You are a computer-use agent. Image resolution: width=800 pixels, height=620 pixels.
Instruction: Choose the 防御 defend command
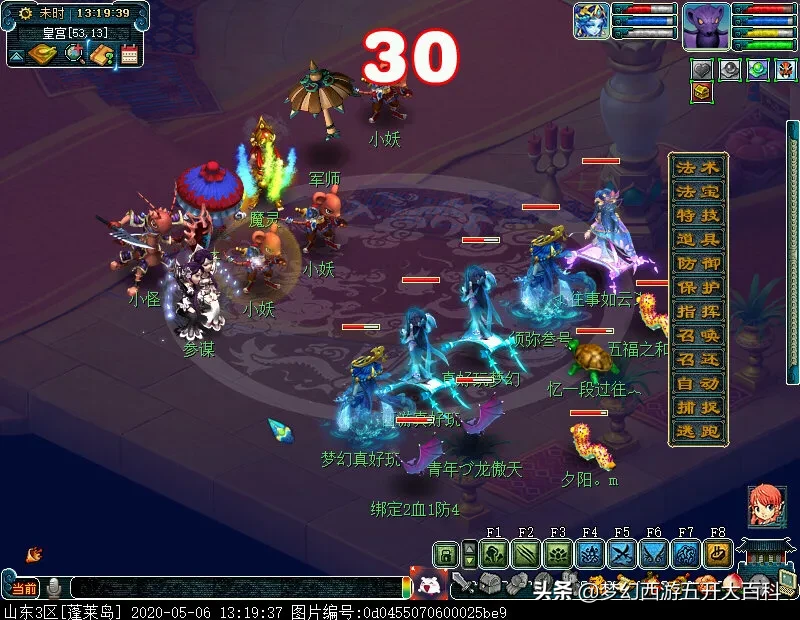[697, 263]
